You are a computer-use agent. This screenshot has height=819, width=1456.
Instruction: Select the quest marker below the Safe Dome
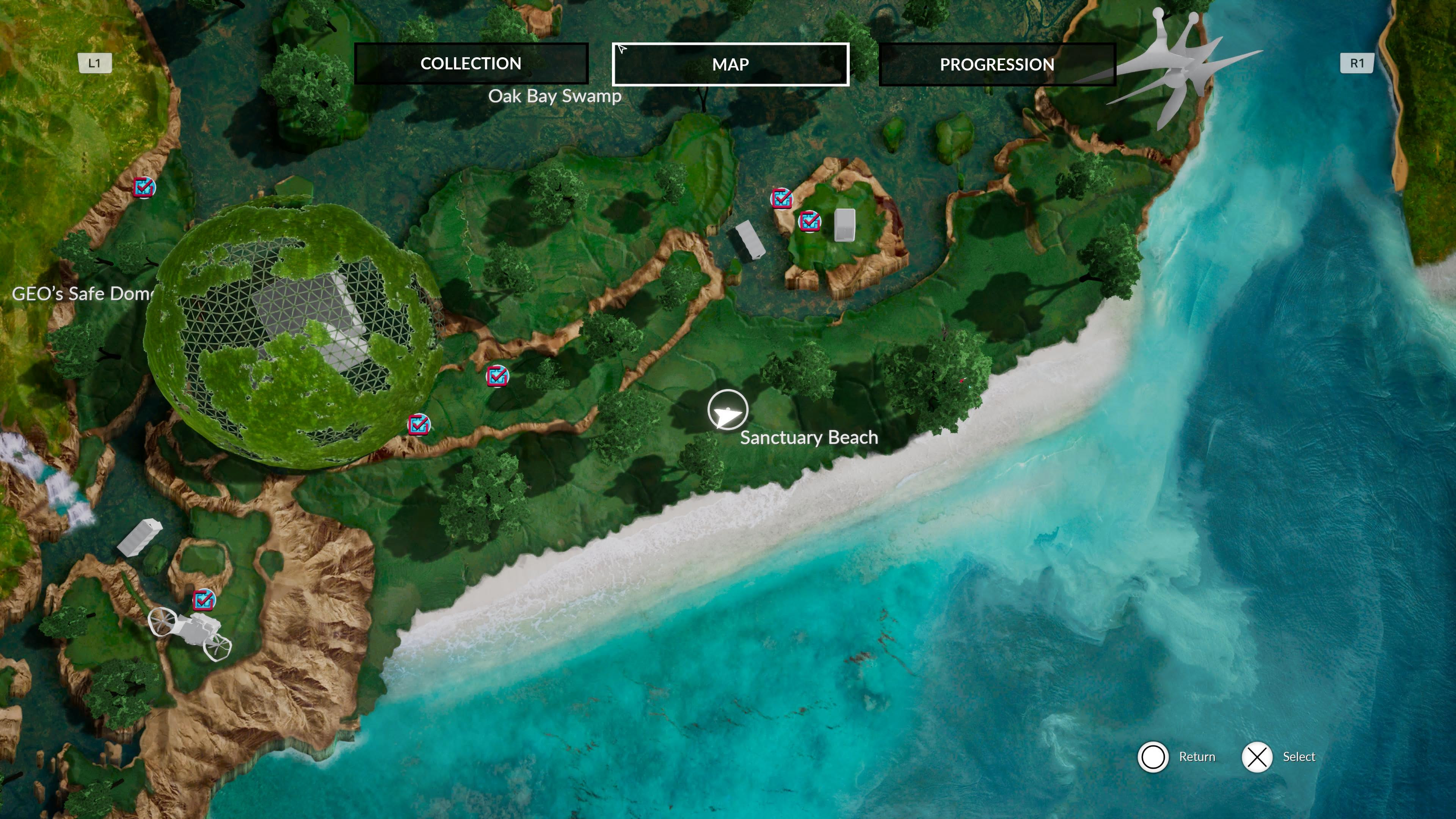click(x=418, y=425)
